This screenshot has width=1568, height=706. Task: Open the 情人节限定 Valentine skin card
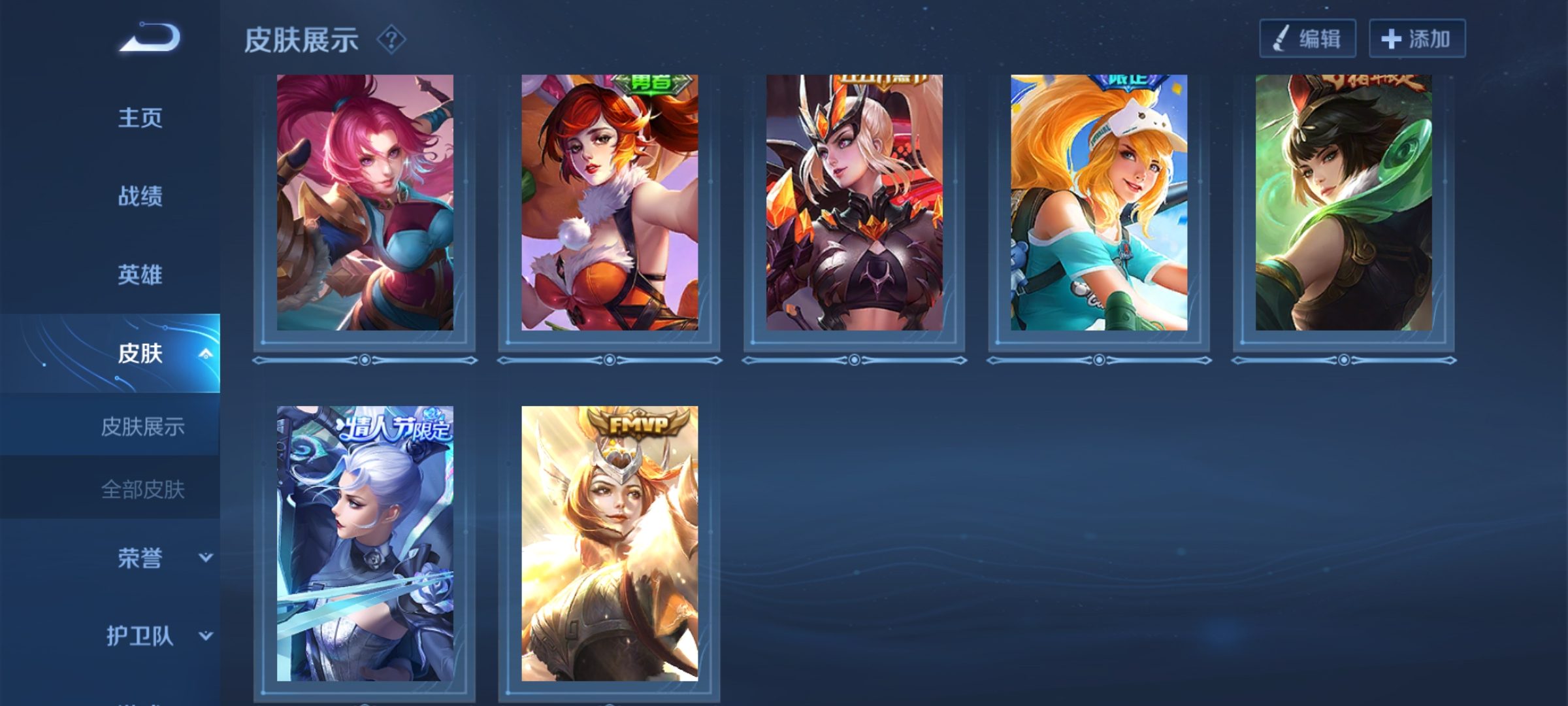click(365, 543)
